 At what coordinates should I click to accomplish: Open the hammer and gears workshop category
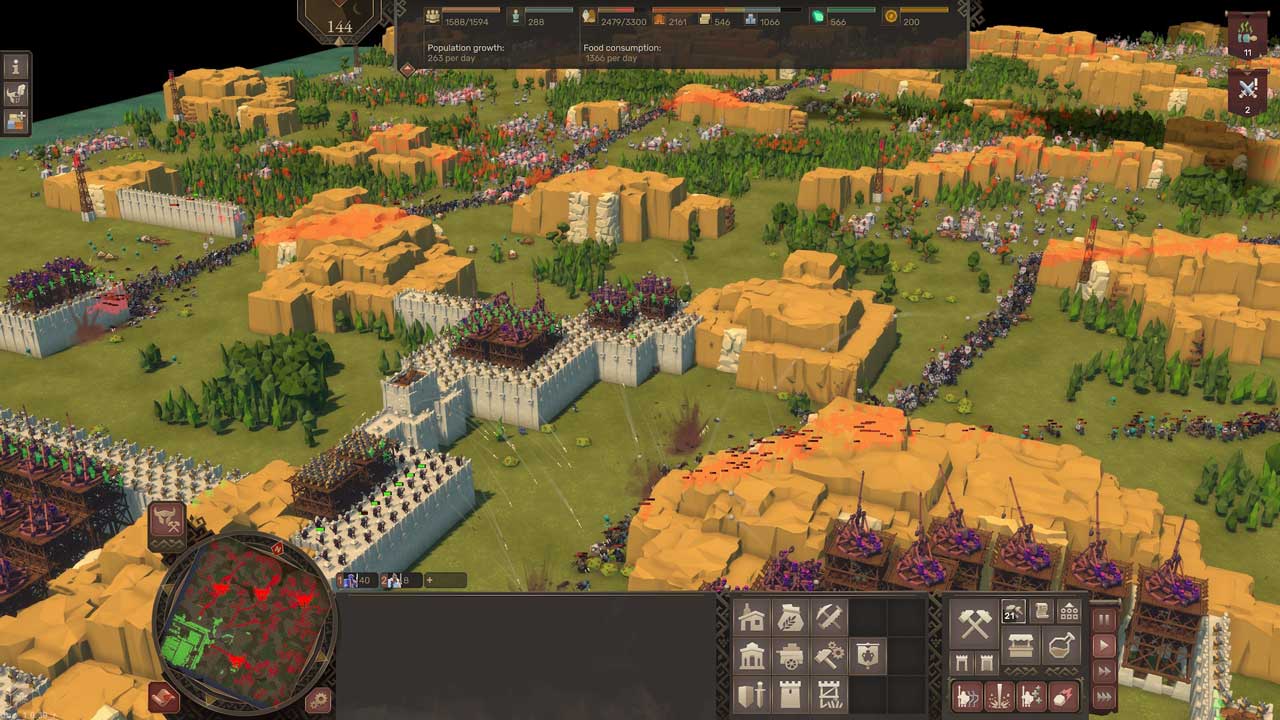(829, 656)
